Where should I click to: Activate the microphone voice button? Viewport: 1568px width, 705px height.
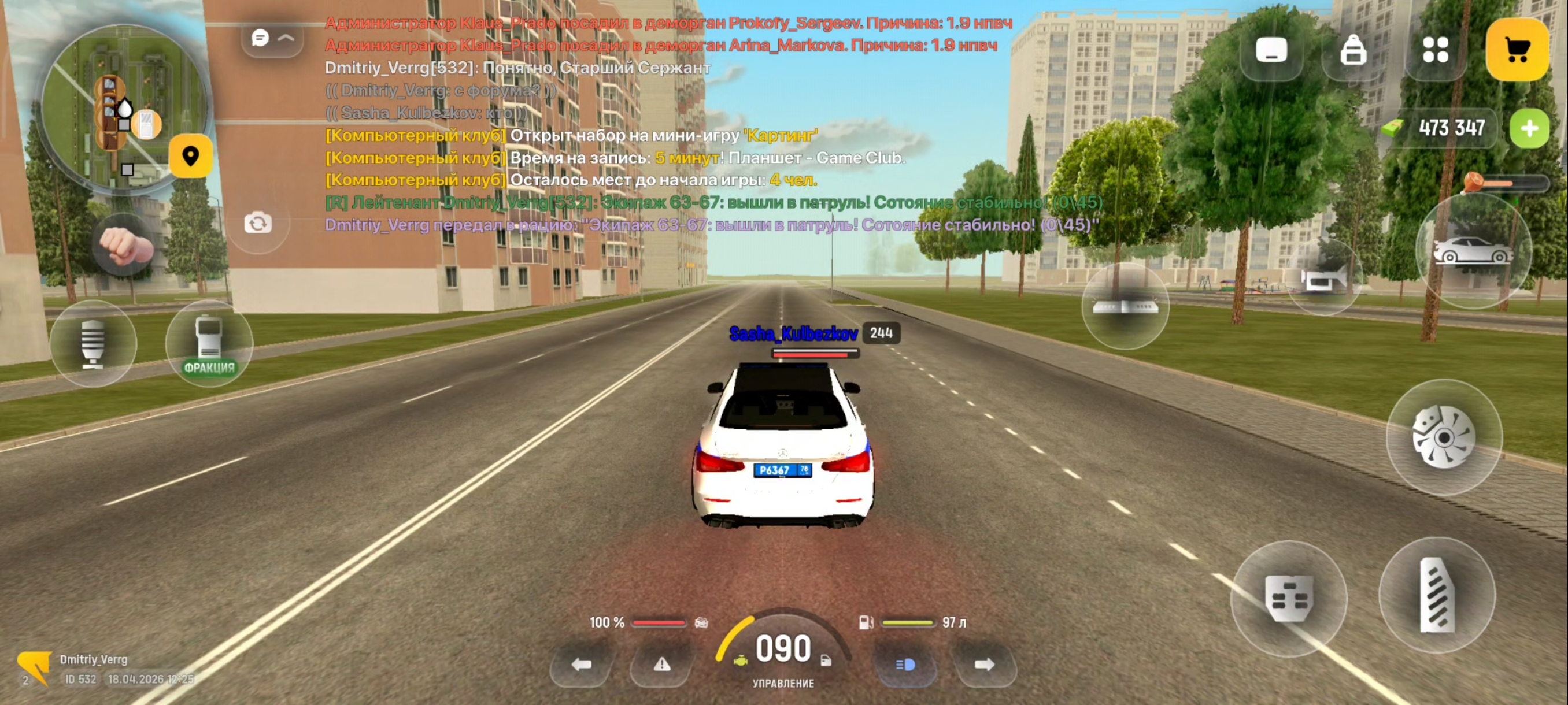(93, 344)
